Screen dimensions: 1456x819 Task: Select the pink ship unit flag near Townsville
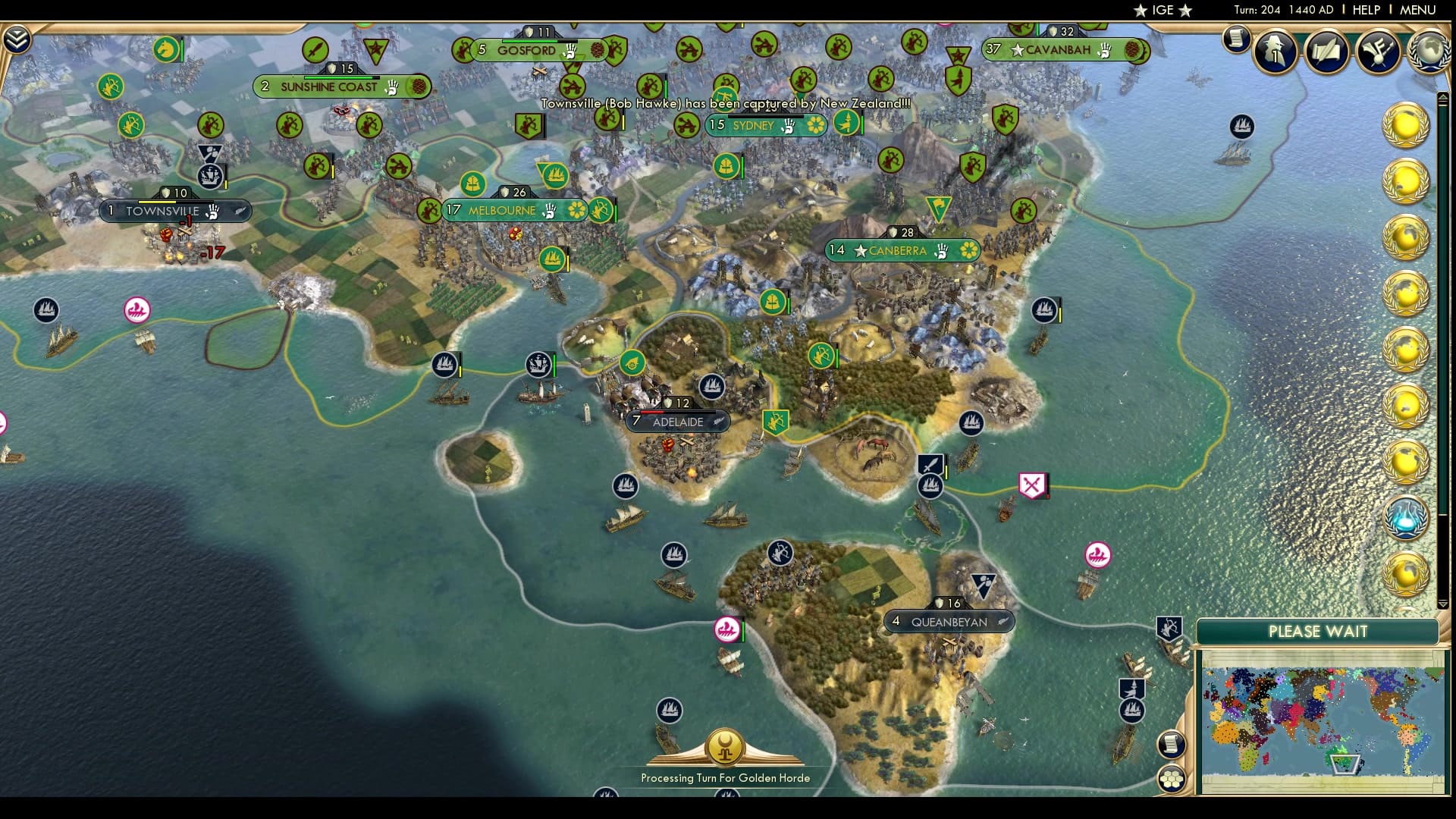tap(135, 311)
